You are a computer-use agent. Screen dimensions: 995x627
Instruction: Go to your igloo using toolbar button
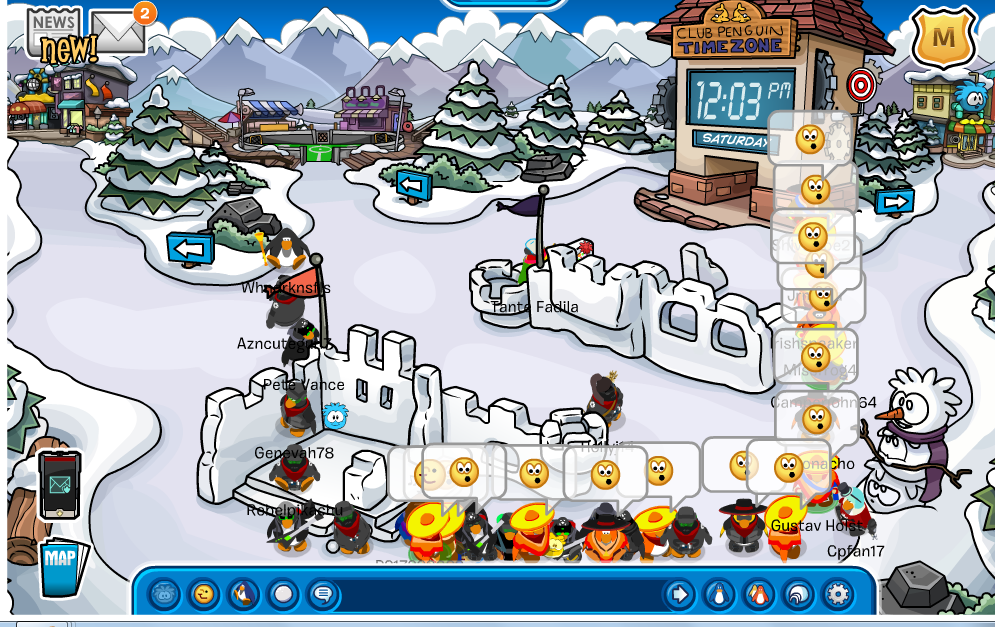(797, 595)
